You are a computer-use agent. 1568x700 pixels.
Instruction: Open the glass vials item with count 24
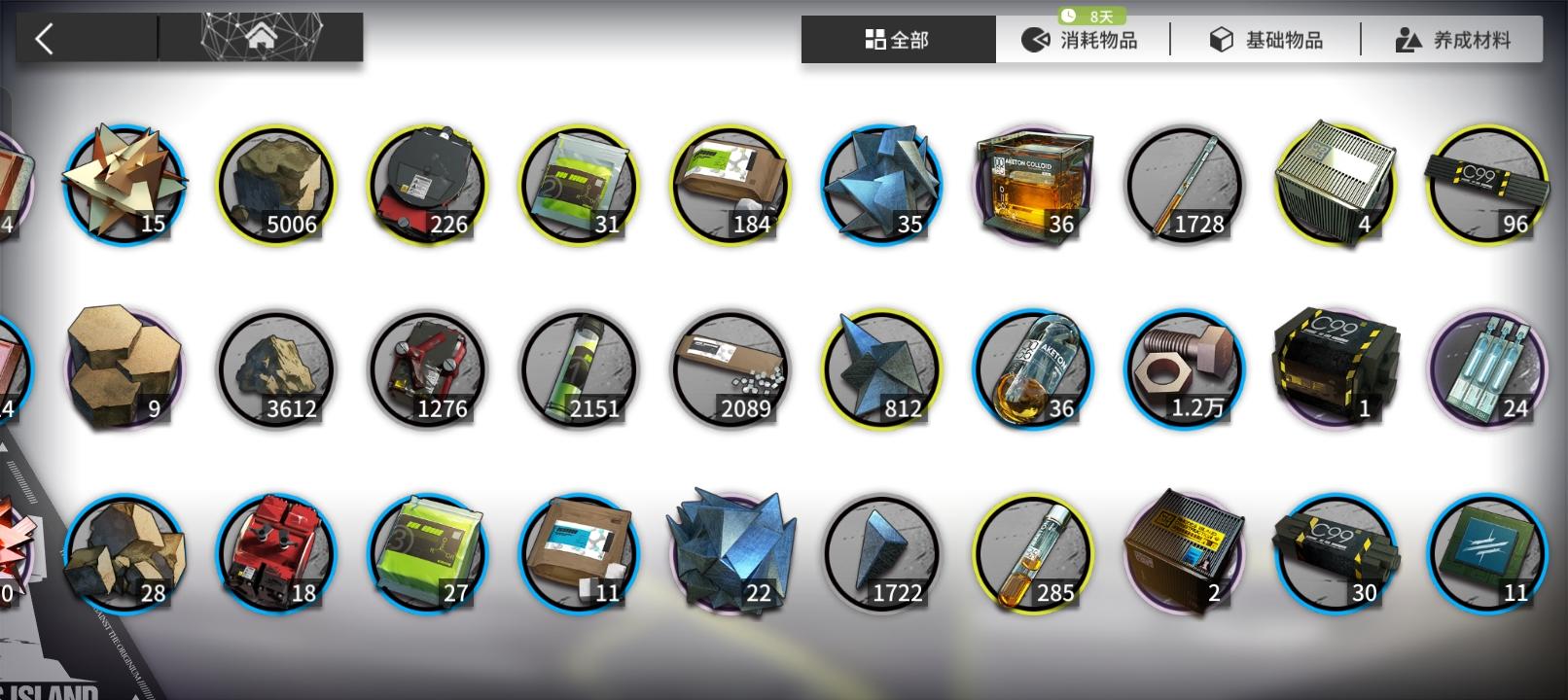pyautogui.click(x=1485, y=369)
